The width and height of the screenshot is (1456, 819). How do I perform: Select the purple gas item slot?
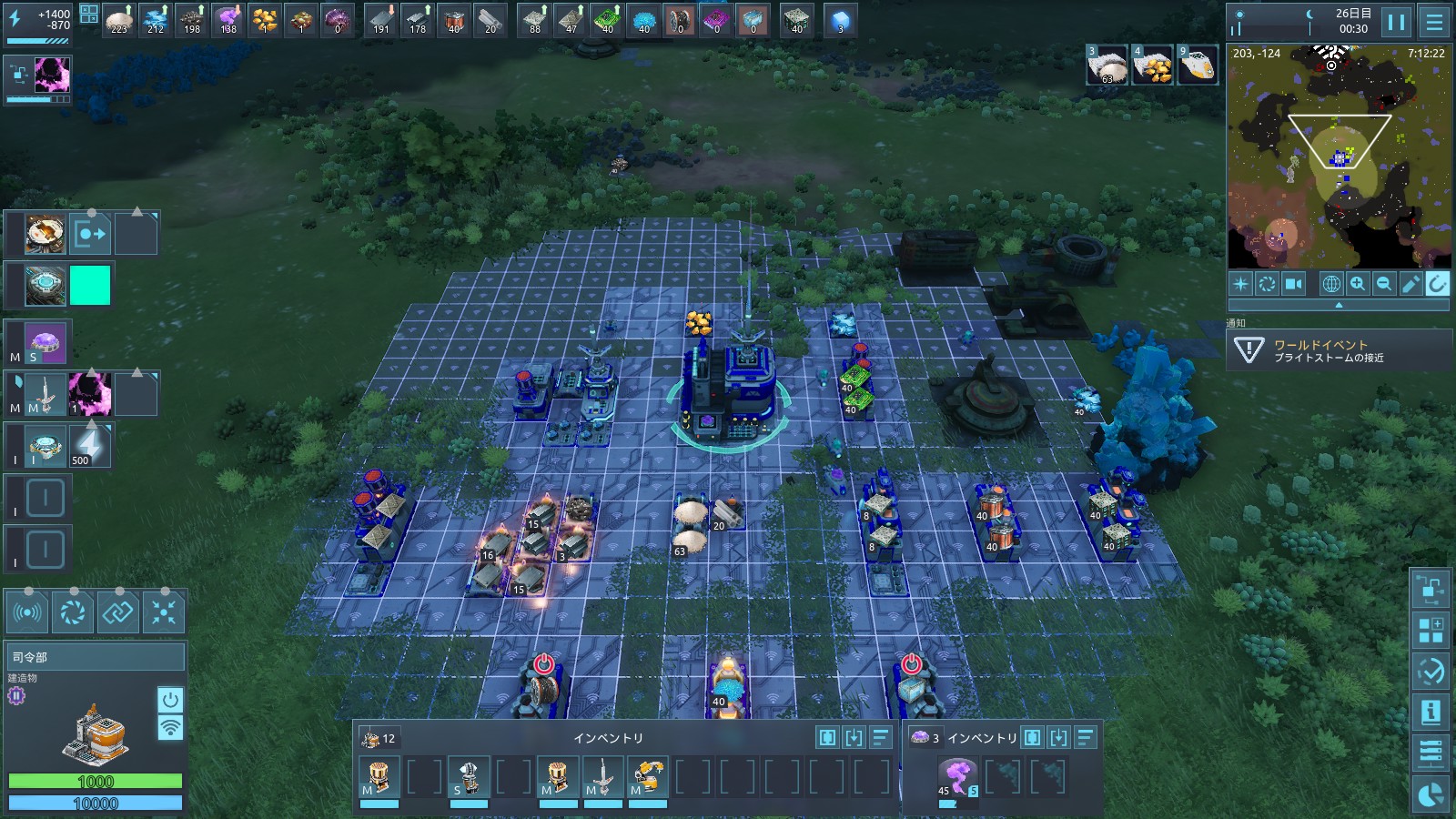956,777
